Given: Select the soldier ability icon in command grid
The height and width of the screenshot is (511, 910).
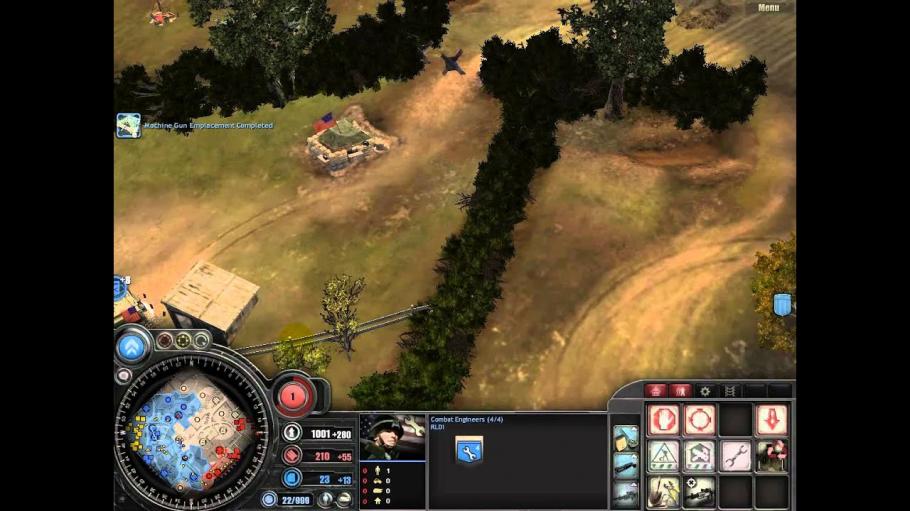Looking at the screenshot, I should pos(771,456).
